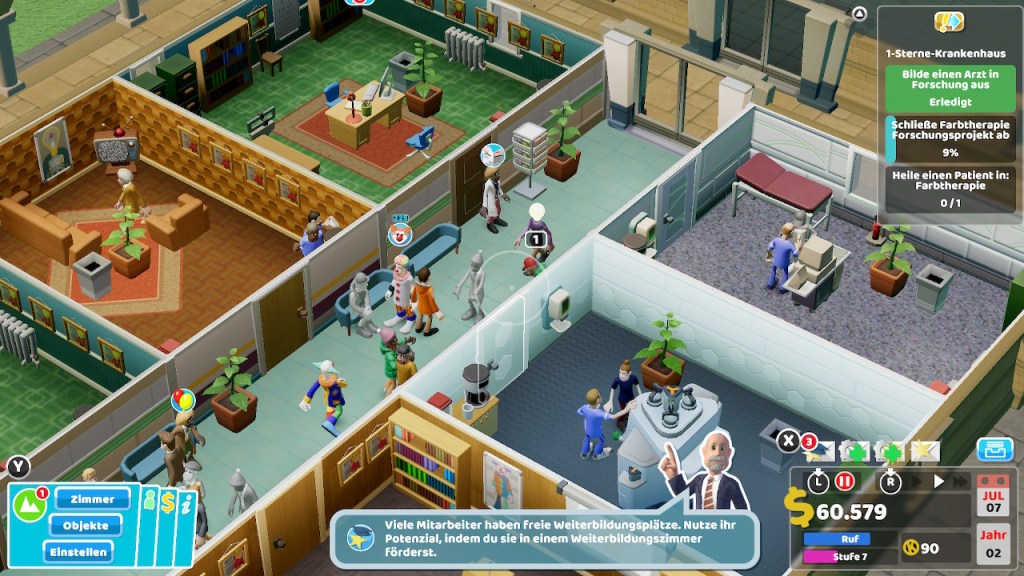Image resolution: width=1024 pixels, height=576 pixels.
Task: Open the green mountain overview icon
Action: tap(28, 503)
